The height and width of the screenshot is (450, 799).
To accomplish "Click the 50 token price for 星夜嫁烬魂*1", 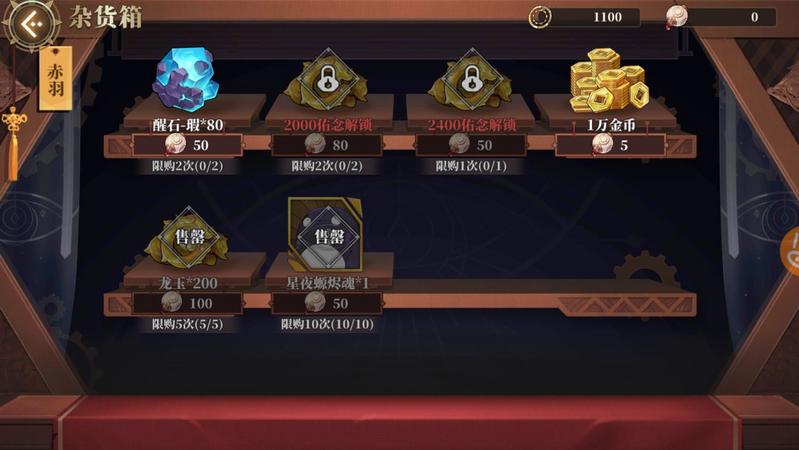I will [326, 303].
